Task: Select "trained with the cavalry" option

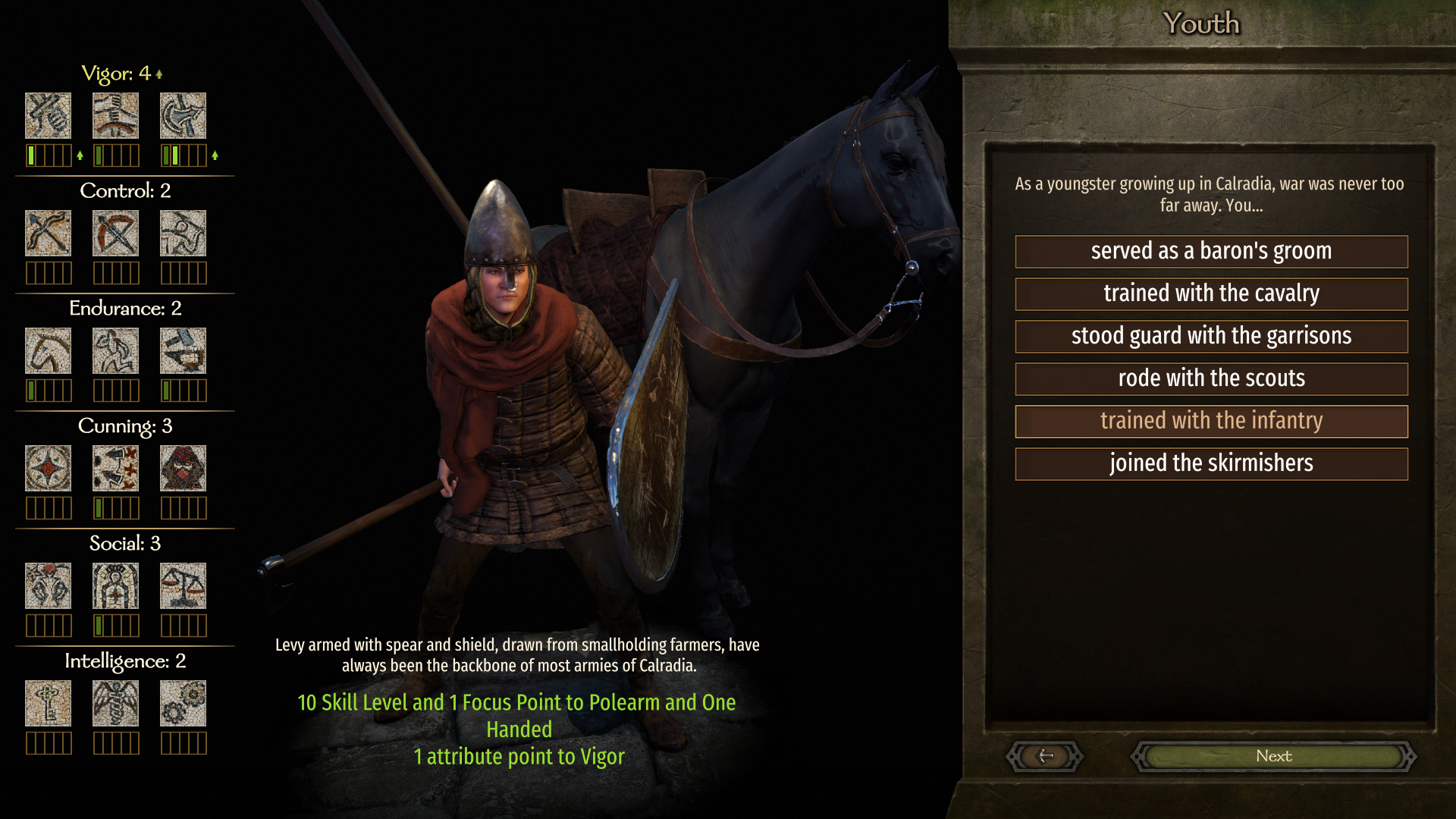Action: coord(1211,293)
